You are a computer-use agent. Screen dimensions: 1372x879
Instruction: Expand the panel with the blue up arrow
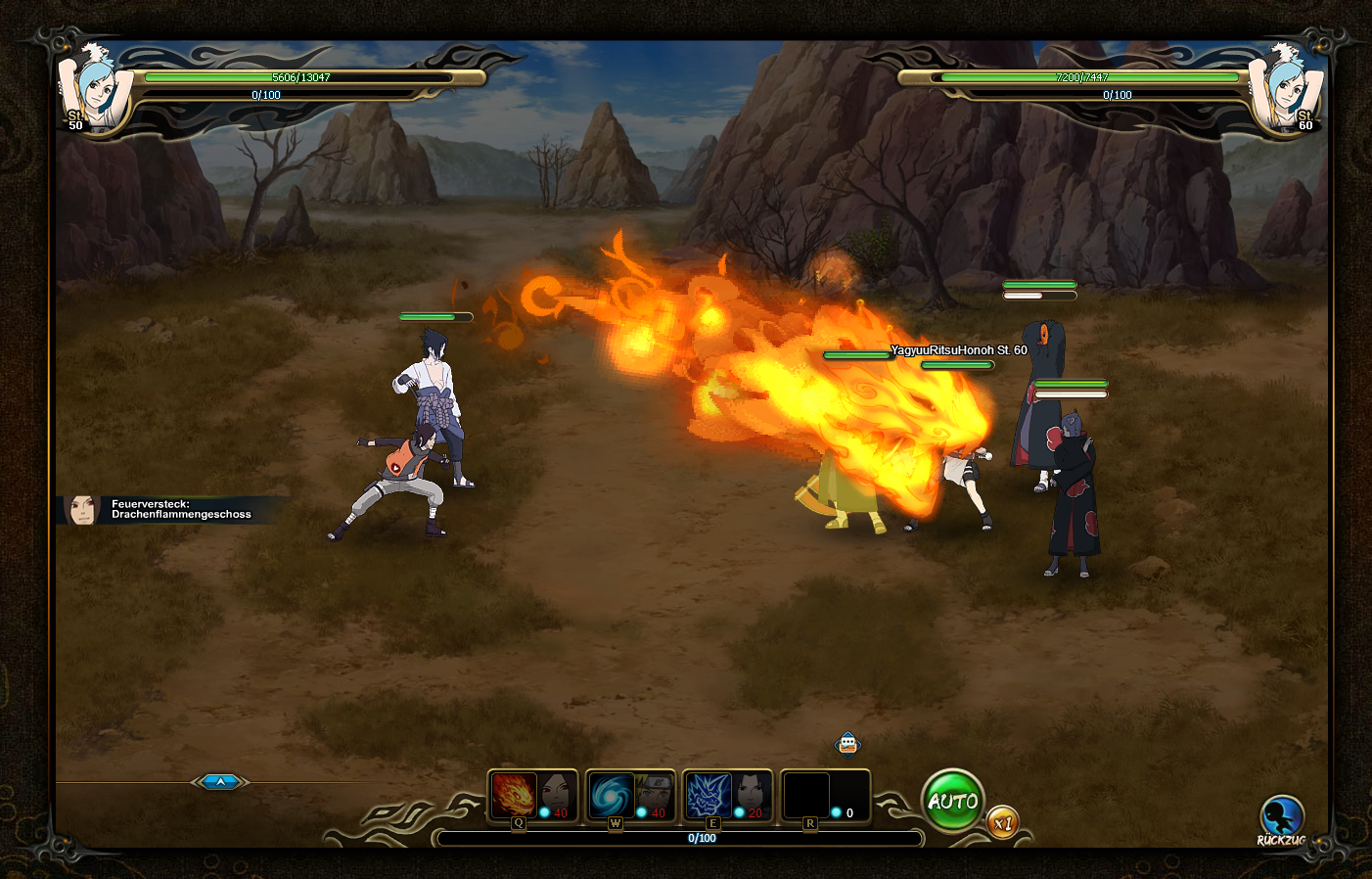[x=220, y=781]
